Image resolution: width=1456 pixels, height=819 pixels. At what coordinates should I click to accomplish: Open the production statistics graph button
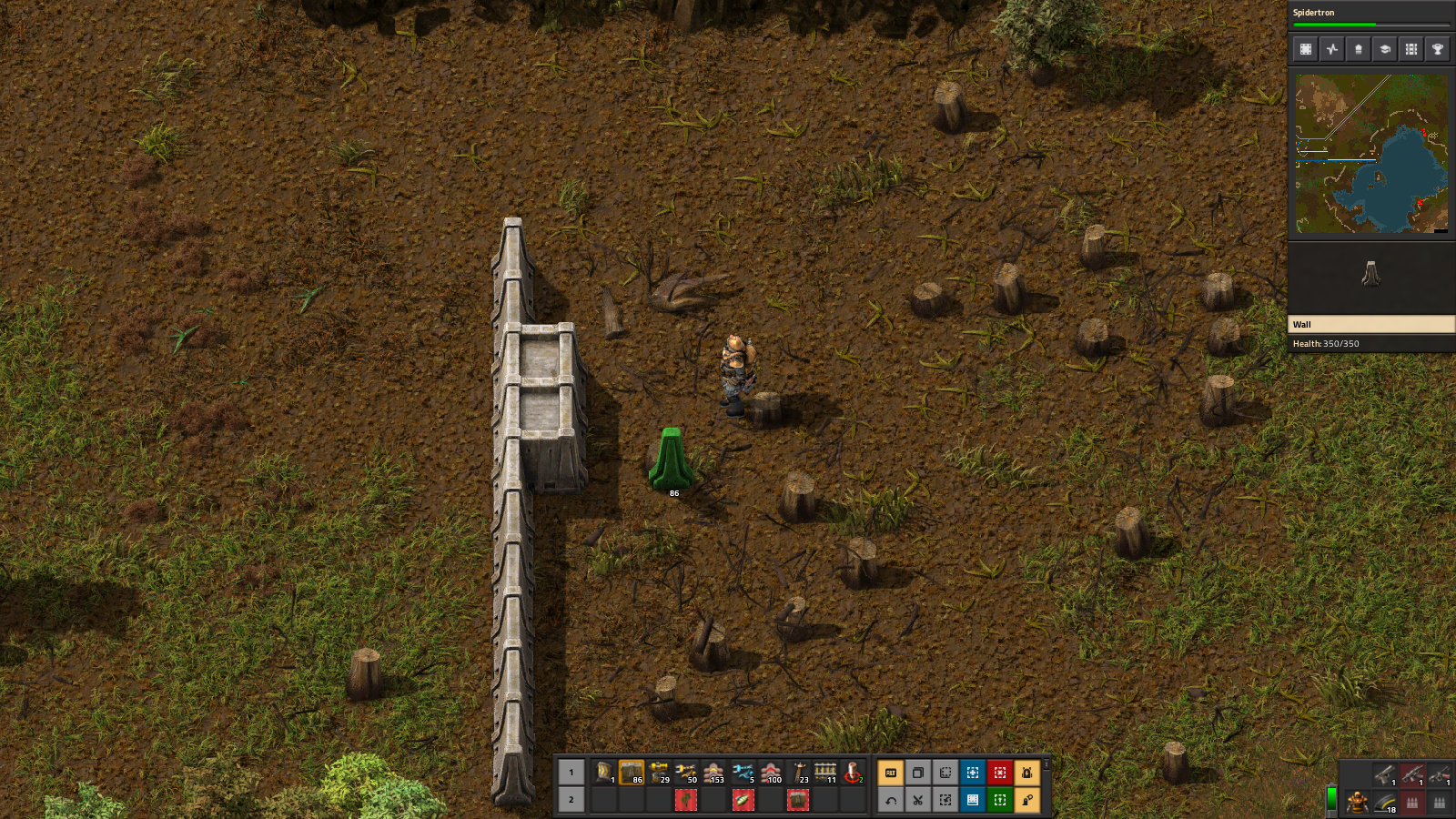pos(1332,49)
